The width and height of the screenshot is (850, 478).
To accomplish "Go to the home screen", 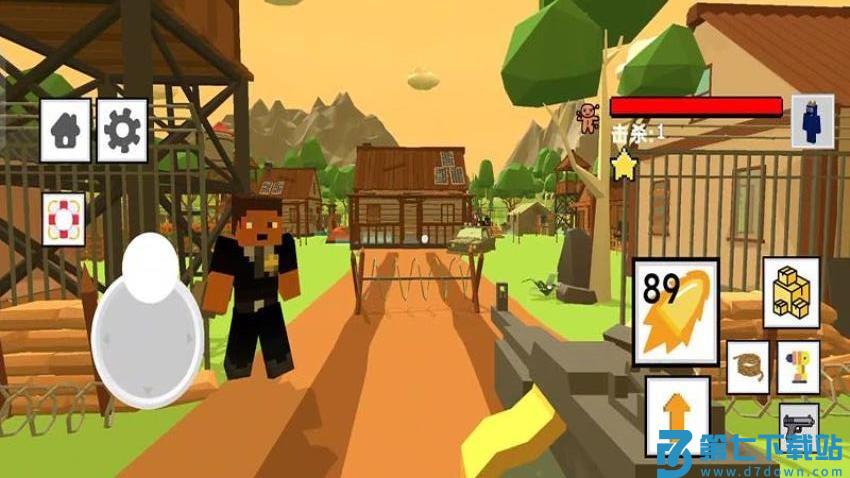I will click(x=65, y=130).
